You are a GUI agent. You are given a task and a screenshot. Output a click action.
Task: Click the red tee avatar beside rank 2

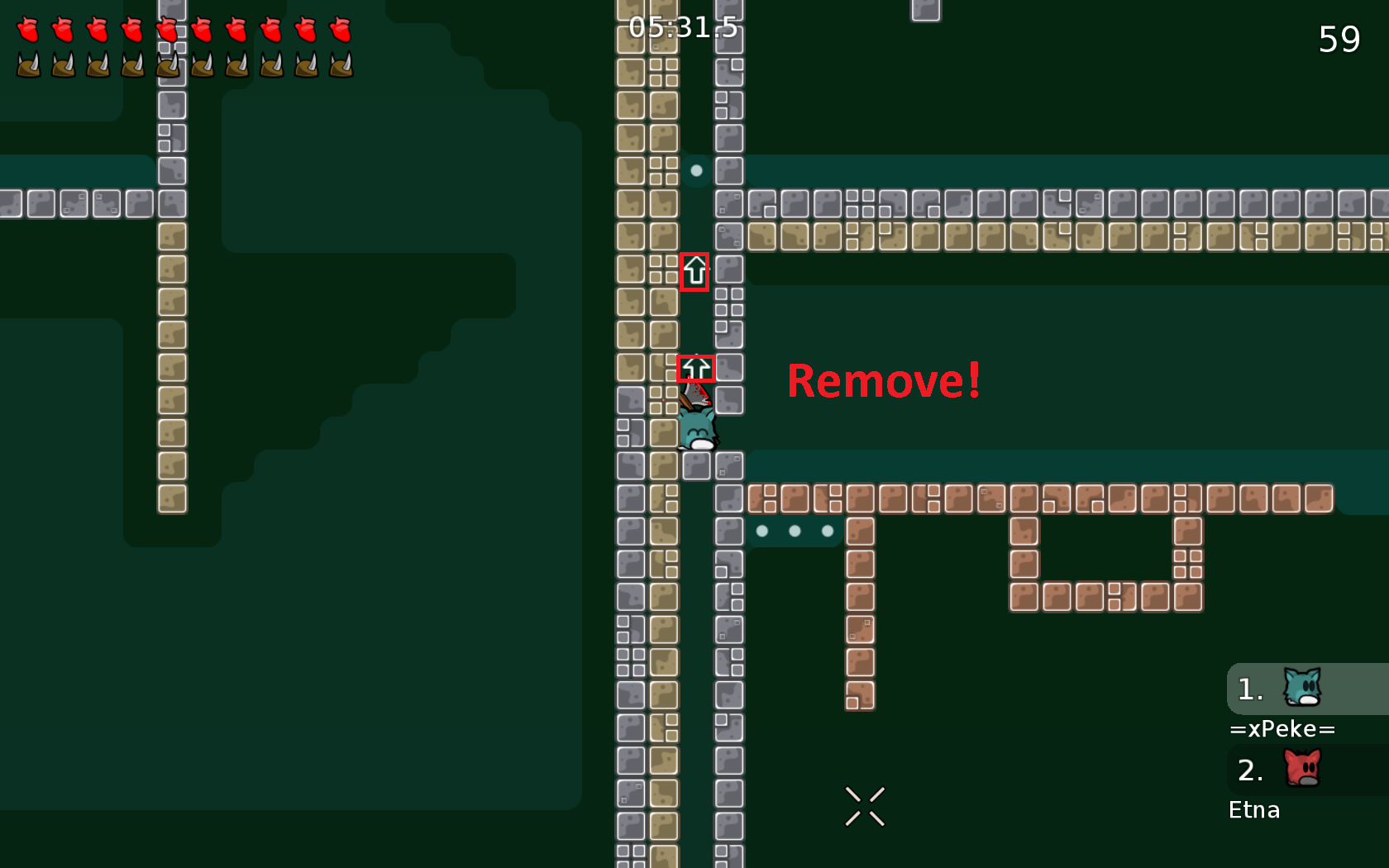pyautogui.click(x=1301, y=769)
